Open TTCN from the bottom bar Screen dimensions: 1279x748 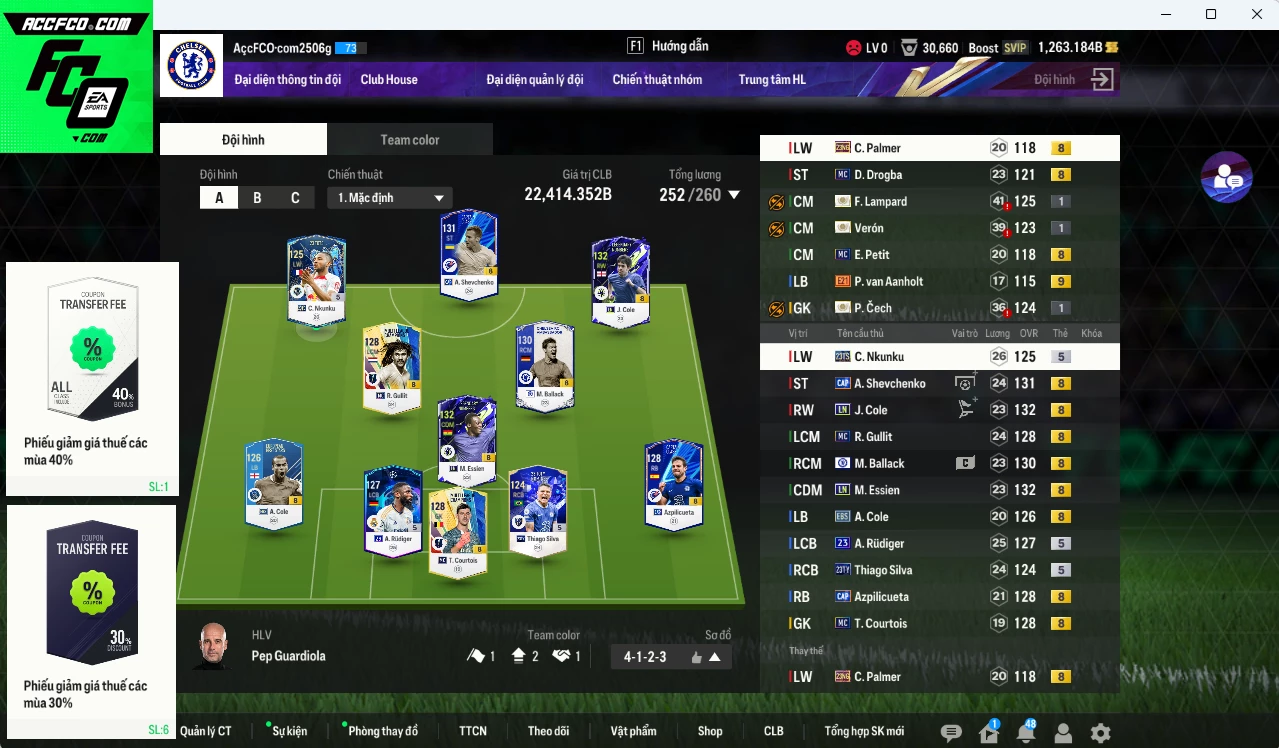click(x=473, y=731)
